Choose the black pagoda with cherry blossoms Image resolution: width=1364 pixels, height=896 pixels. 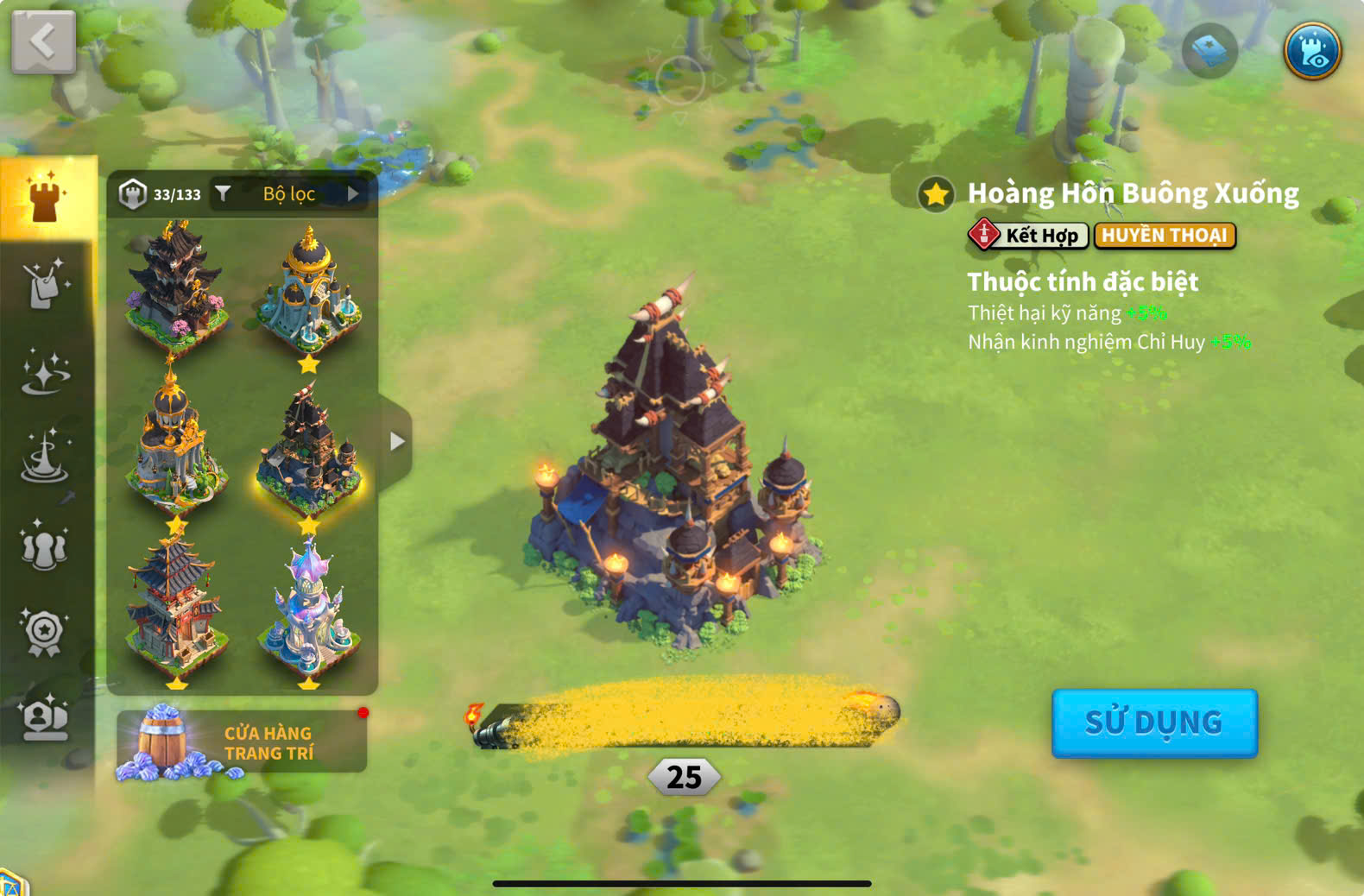(x=176, y=285)
